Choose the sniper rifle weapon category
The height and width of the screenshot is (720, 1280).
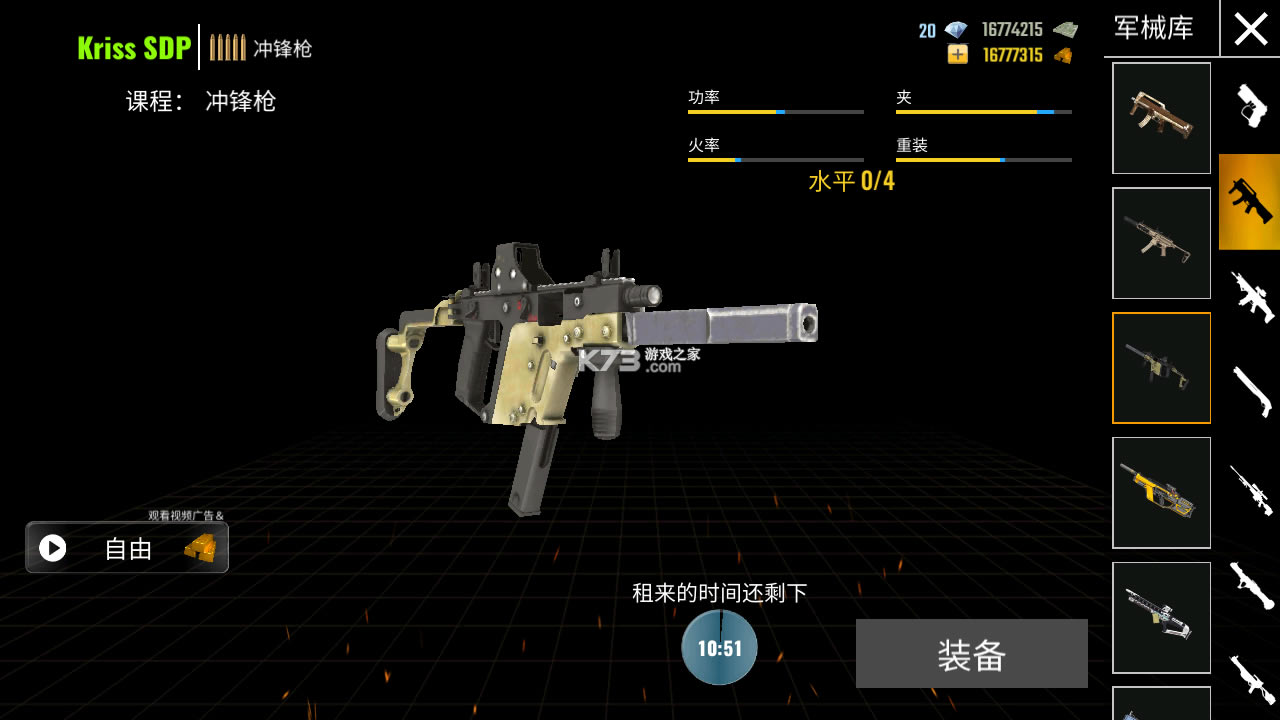point(1250,489)
